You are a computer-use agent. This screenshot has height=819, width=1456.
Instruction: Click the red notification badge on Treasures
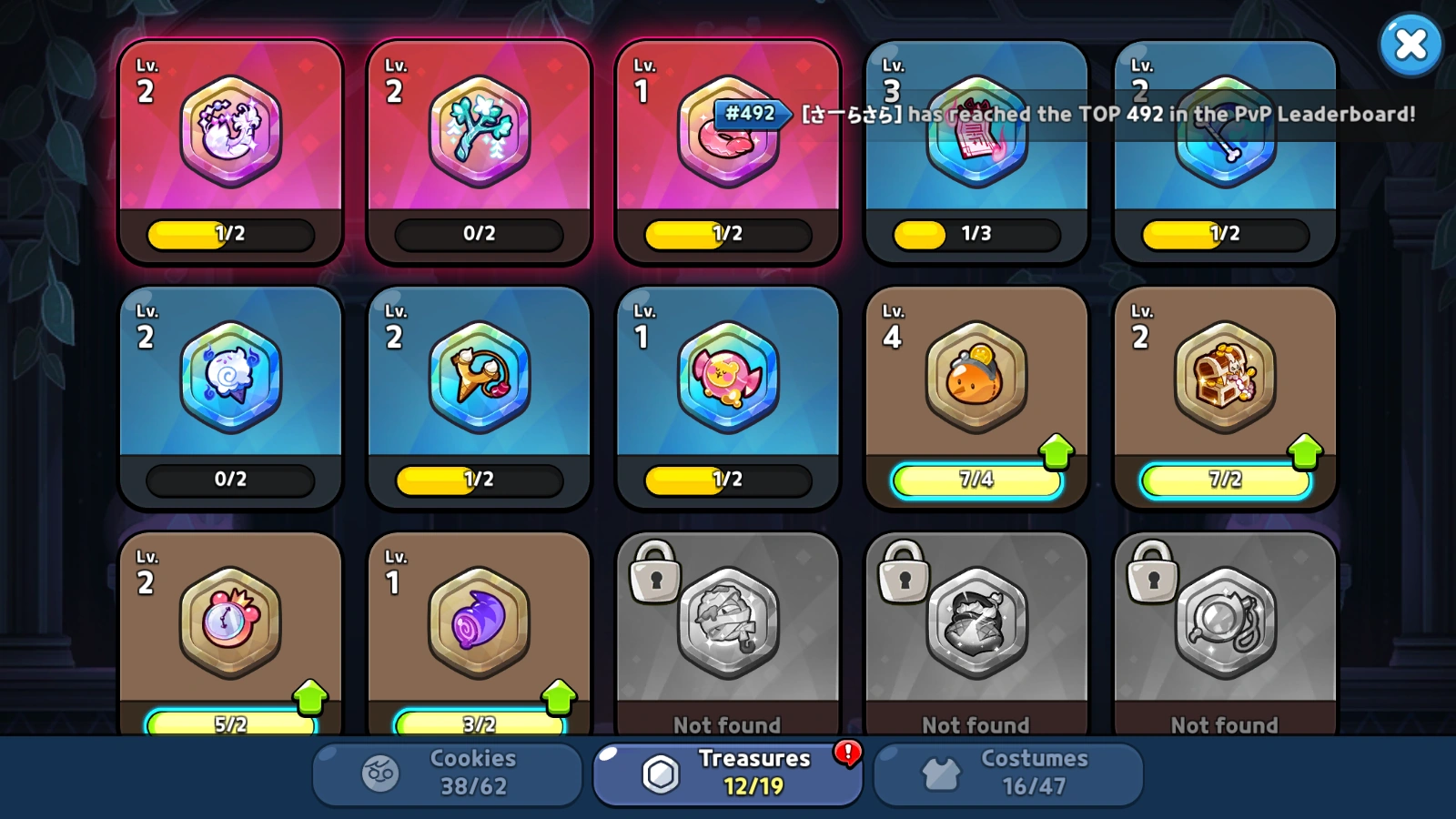pyautogui.click(x=846, y=754)
